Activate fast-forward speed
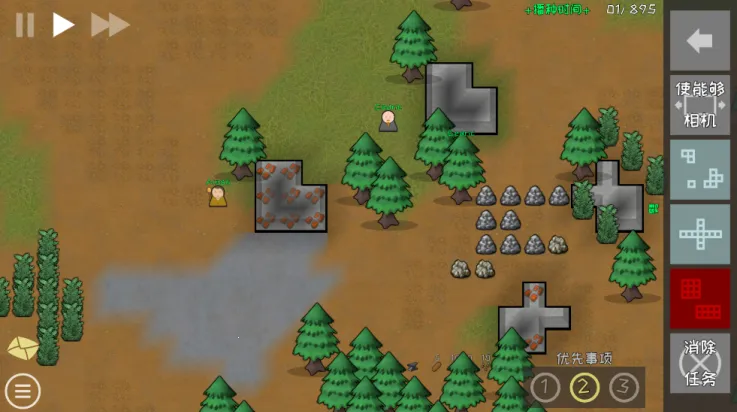 coord(109,25)
